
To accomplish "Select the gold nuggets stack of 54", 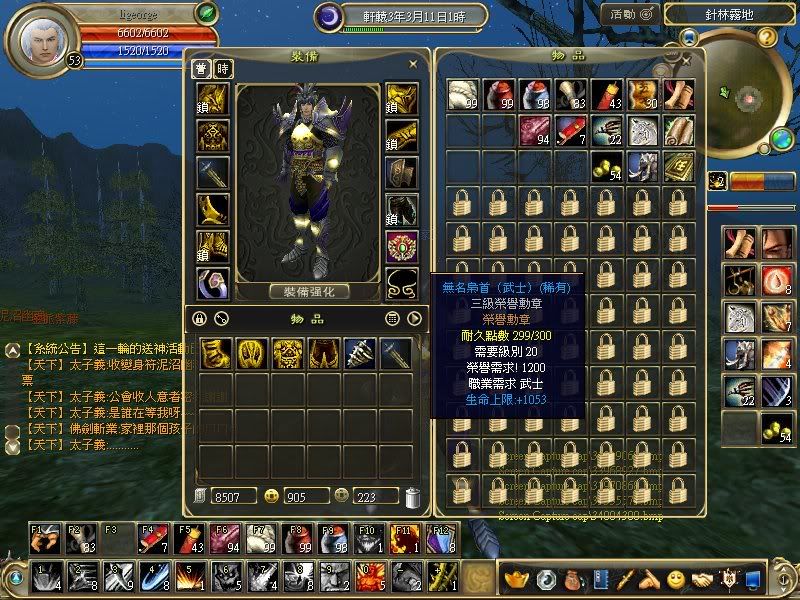I will point(607,166).
